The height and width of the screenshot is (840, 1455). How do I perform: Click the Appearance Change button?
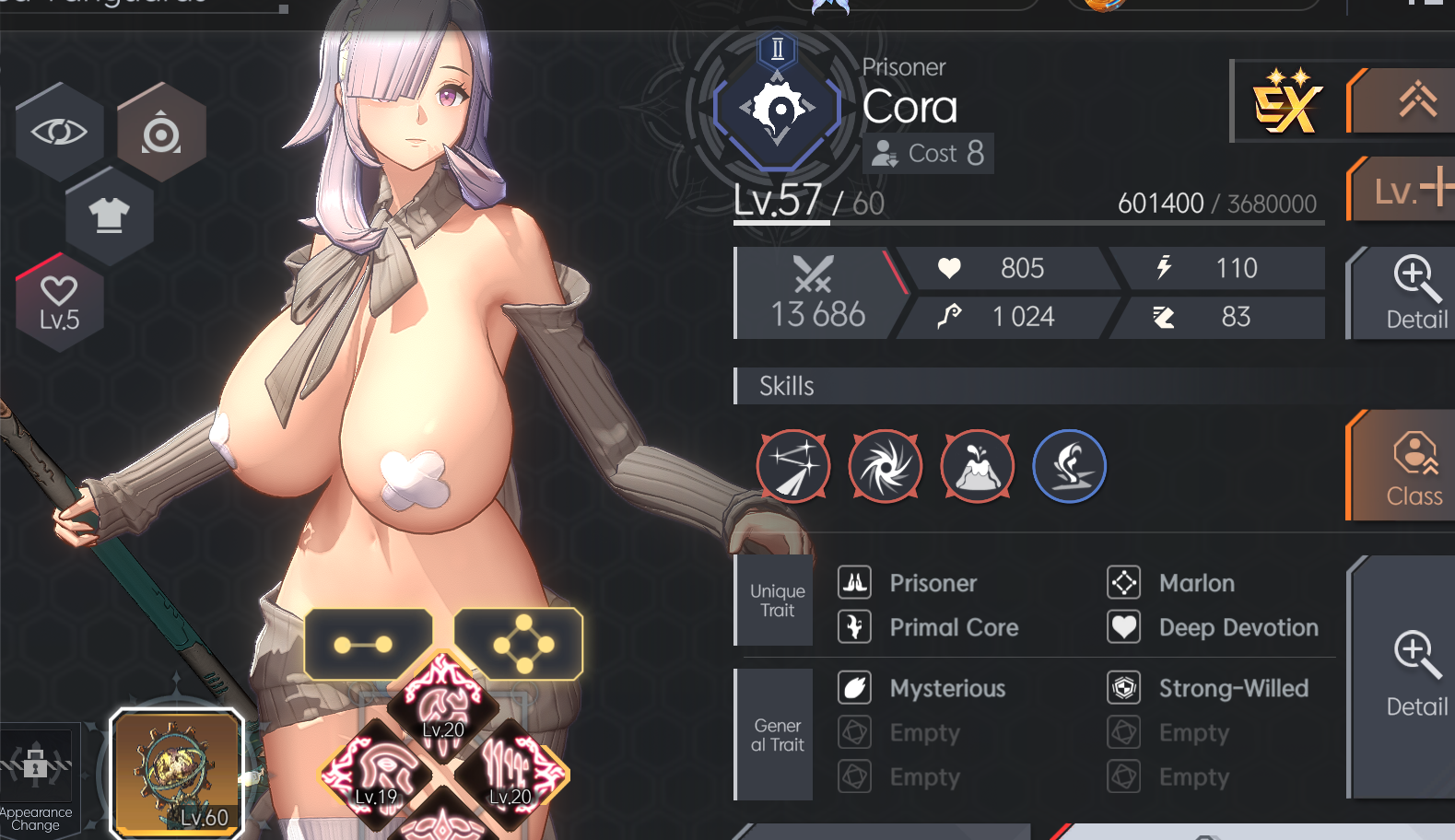point(36,778)
